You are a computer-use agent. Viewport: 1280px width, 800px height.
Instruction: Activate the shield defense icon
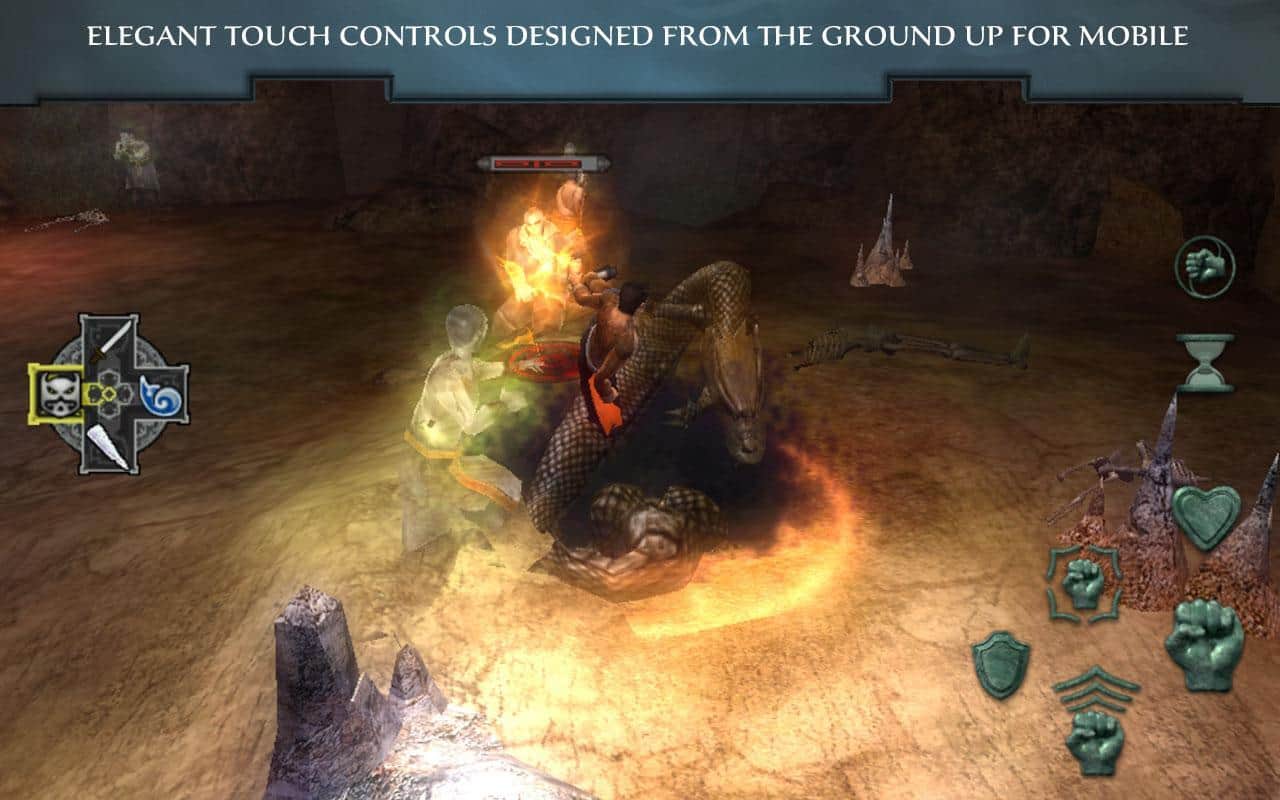coord(1001,665)
